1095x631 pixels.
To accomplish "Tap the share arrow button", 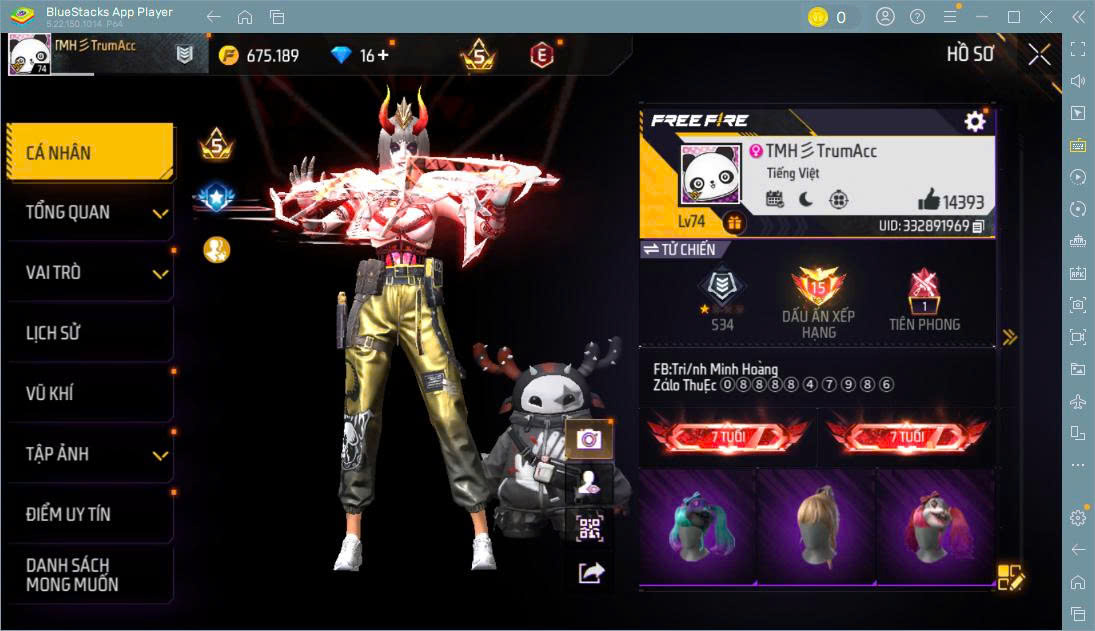I will (590, 573).
